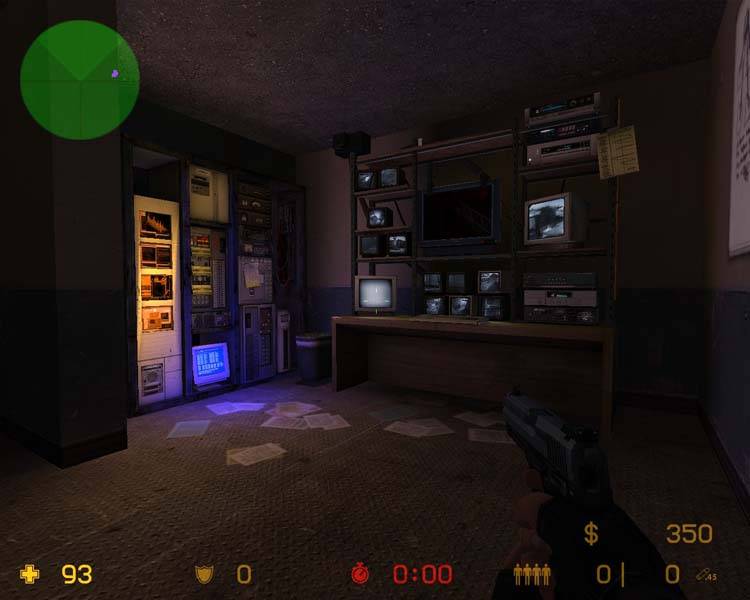Click the red round timer stopwatch icon
The image size is (750, 600).
click(360, 574)
